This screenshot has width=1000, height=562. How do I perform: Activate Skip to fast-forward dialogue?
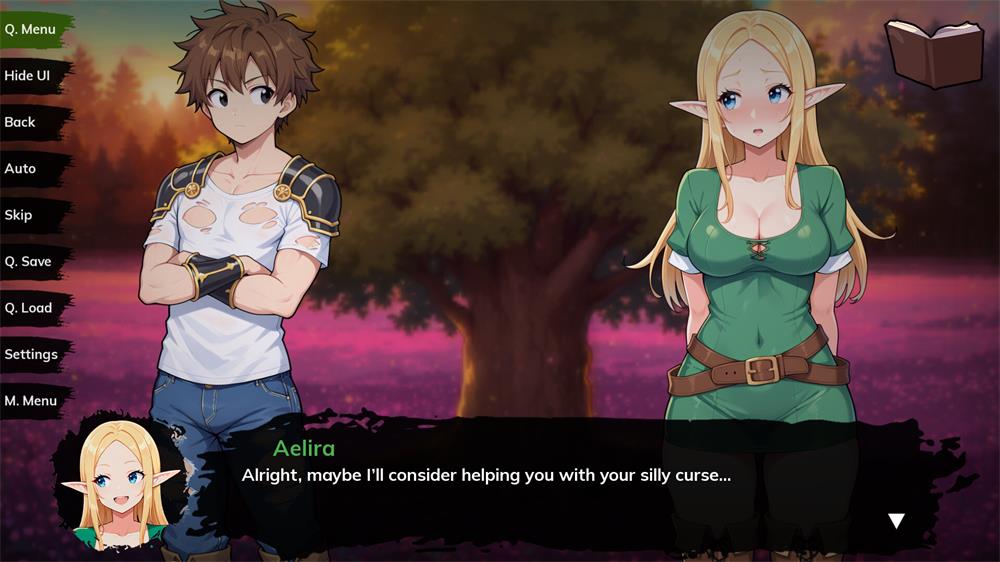pos(19,215)
